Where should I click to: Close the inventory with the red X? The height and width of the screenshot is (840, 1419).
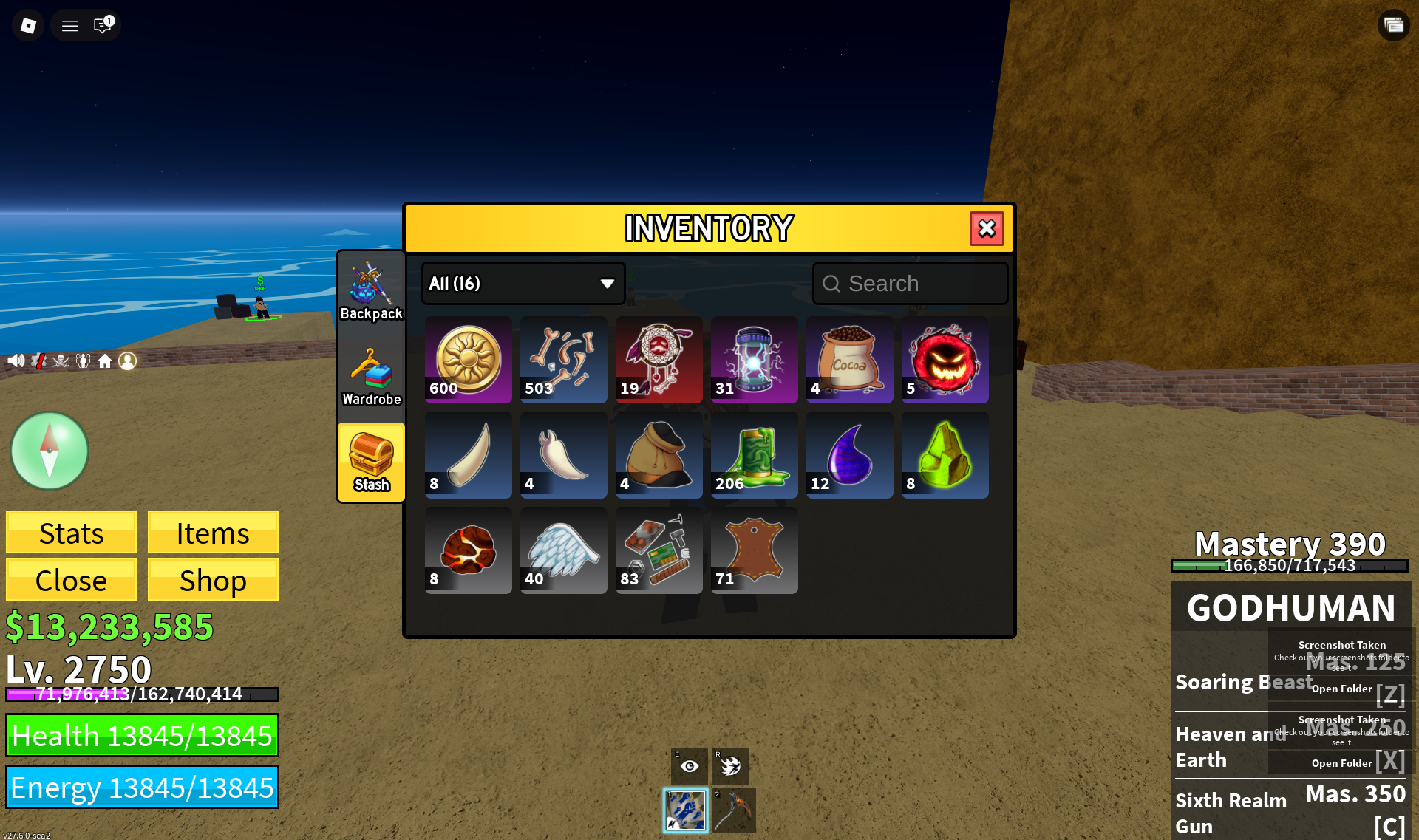pyautogui.click(x=987, y=229)
